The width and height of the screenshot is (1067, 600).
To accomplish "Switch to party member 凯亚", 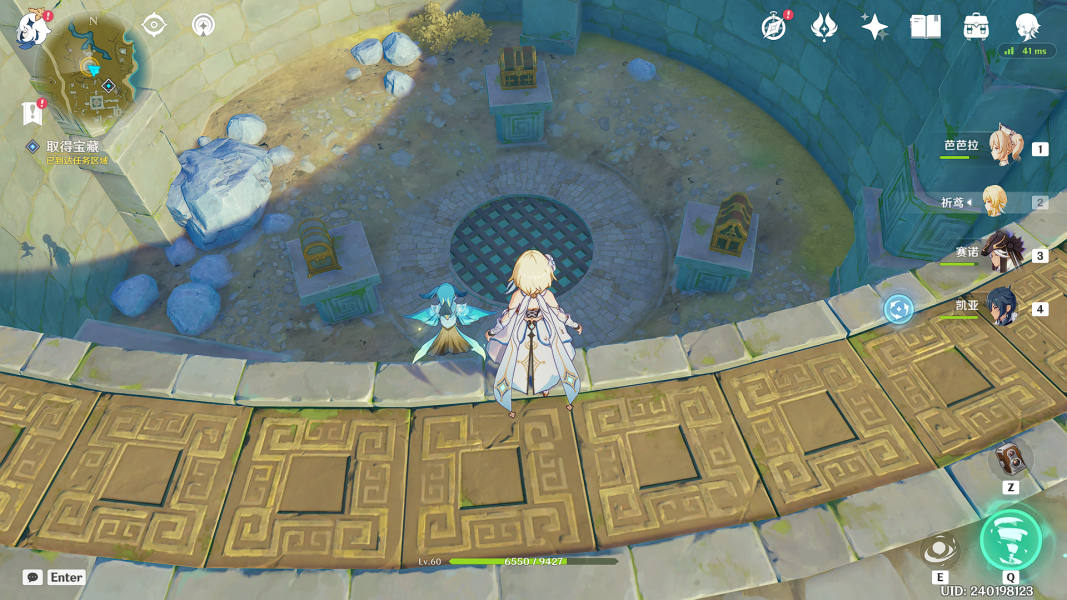I will [x=1002, y=307].
